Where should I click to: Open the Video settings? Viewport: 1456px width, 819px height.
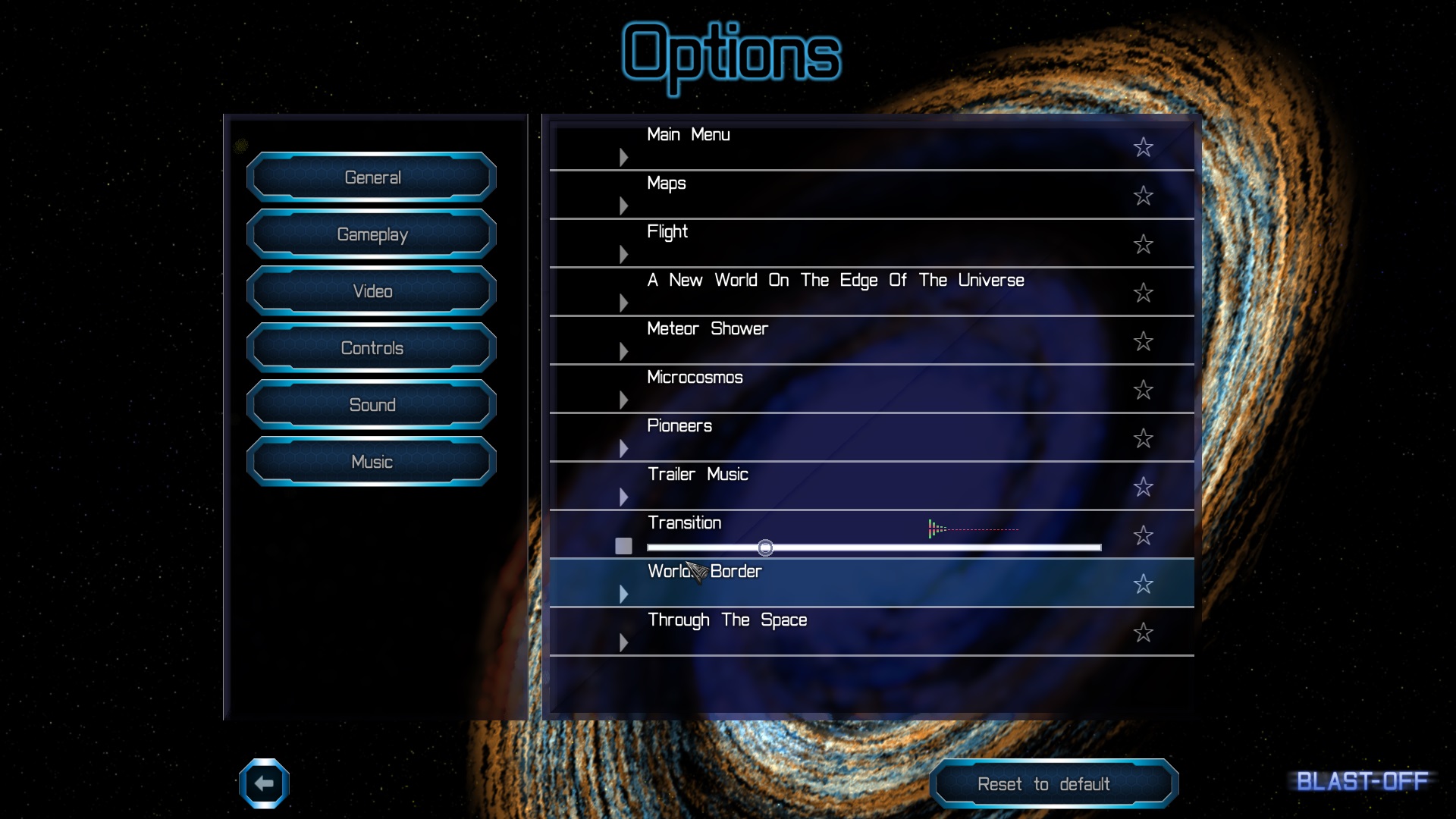372,291
